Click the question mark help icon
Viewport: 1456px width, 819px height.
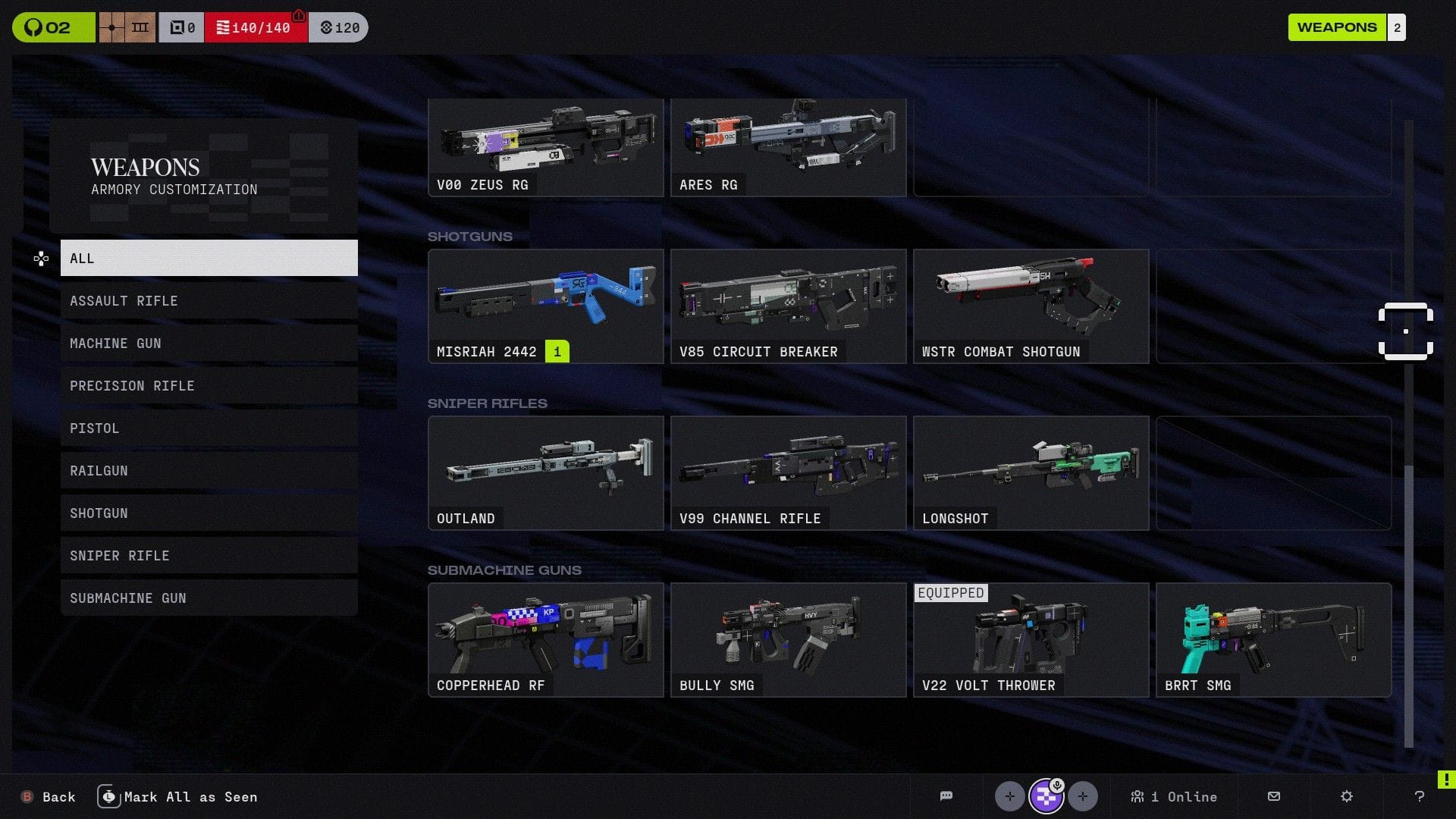[1420, 796]
